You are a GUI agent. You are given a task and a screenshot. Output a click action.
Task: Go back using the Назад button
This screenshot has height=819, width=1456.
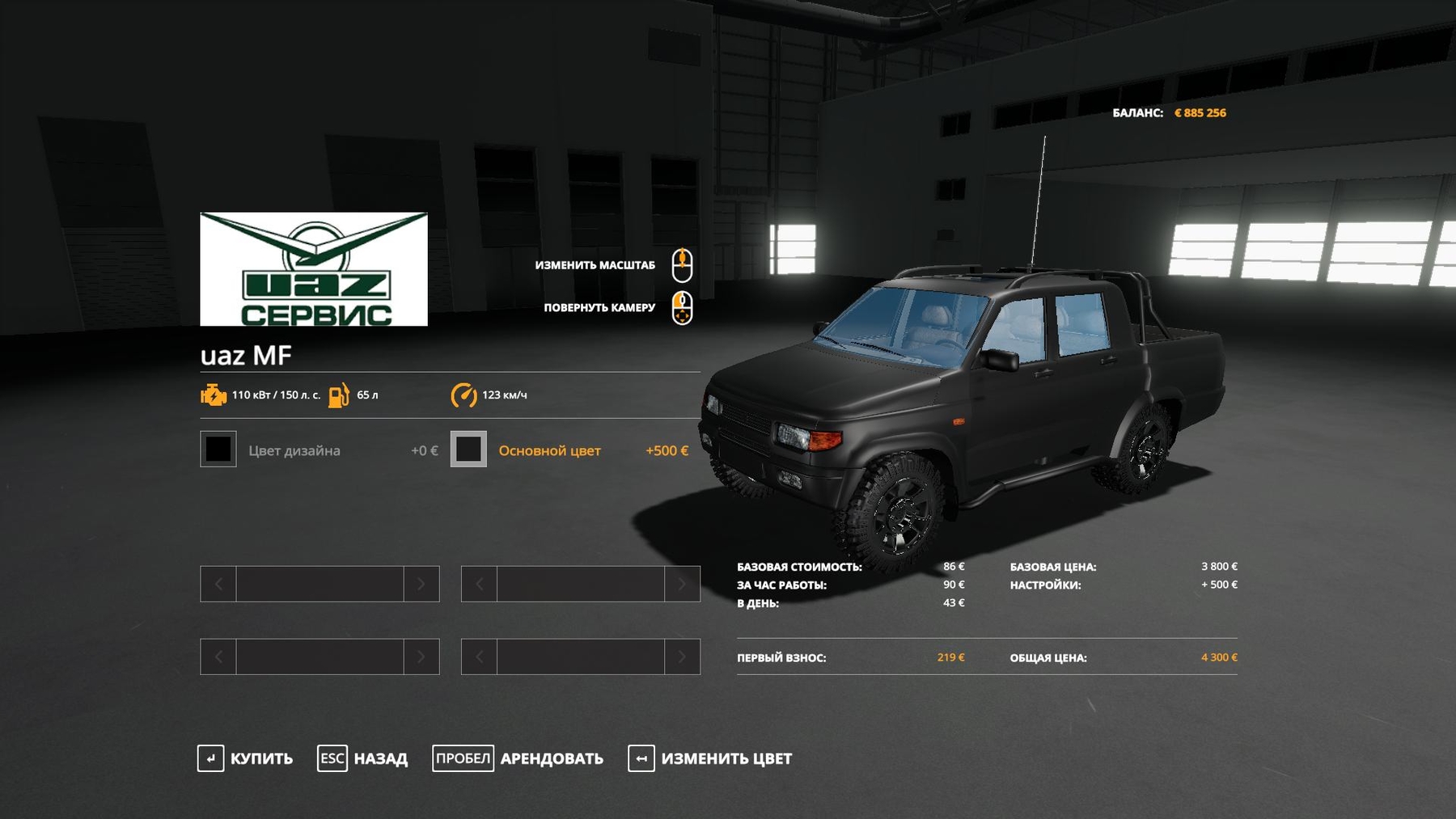click(x=362, y=758)
